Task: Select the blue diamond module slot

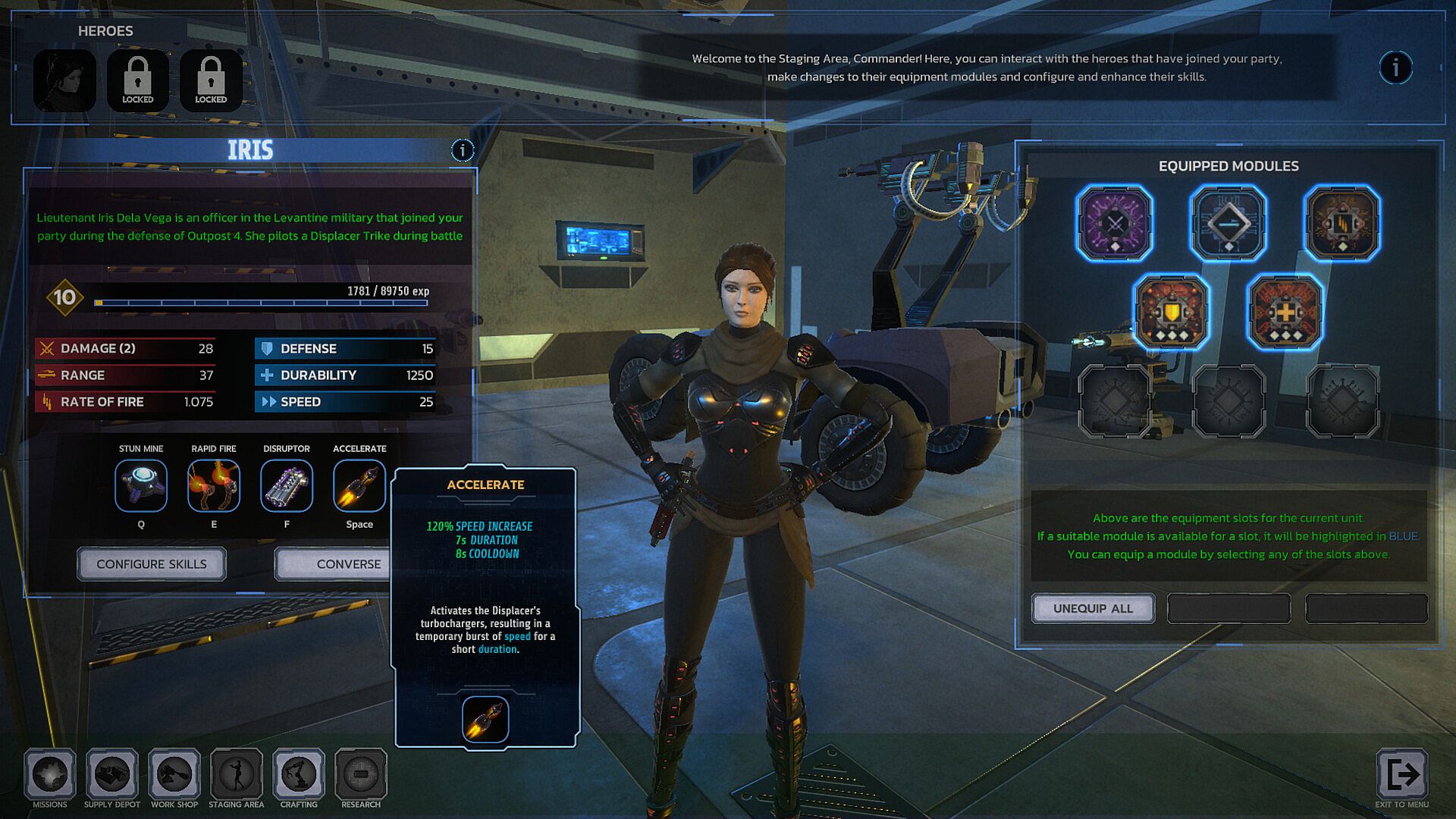Action: tap(1228, 223)
